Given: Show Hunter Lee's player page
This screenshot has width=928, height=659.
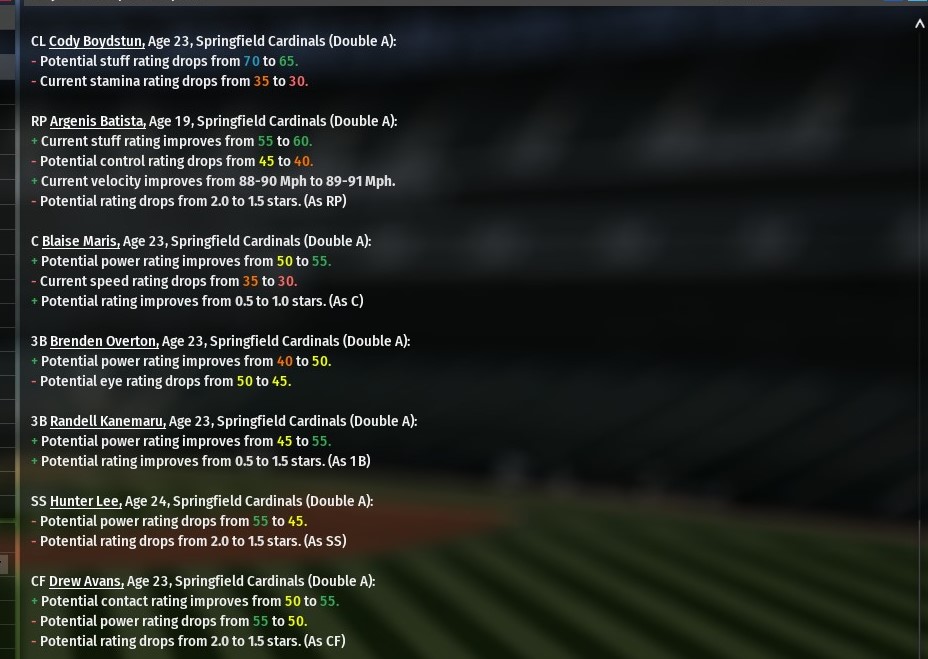Looking at the screenshot, I should [85, 501].
